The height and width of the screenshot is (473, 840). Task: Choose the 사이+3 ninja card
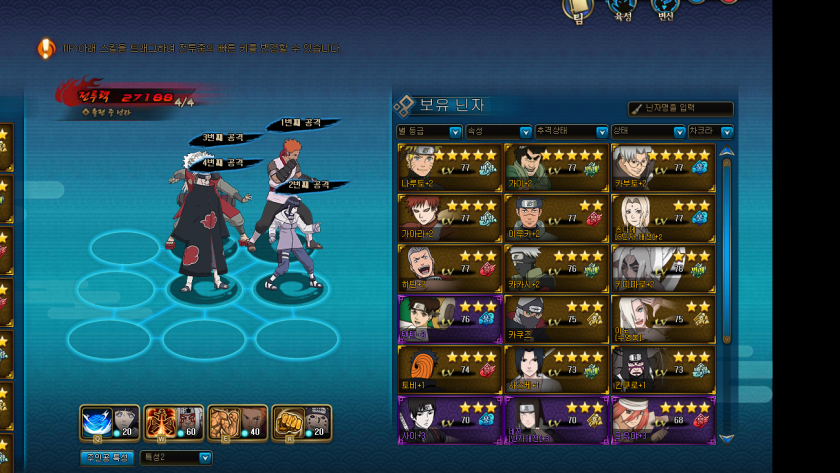[449, 419]
